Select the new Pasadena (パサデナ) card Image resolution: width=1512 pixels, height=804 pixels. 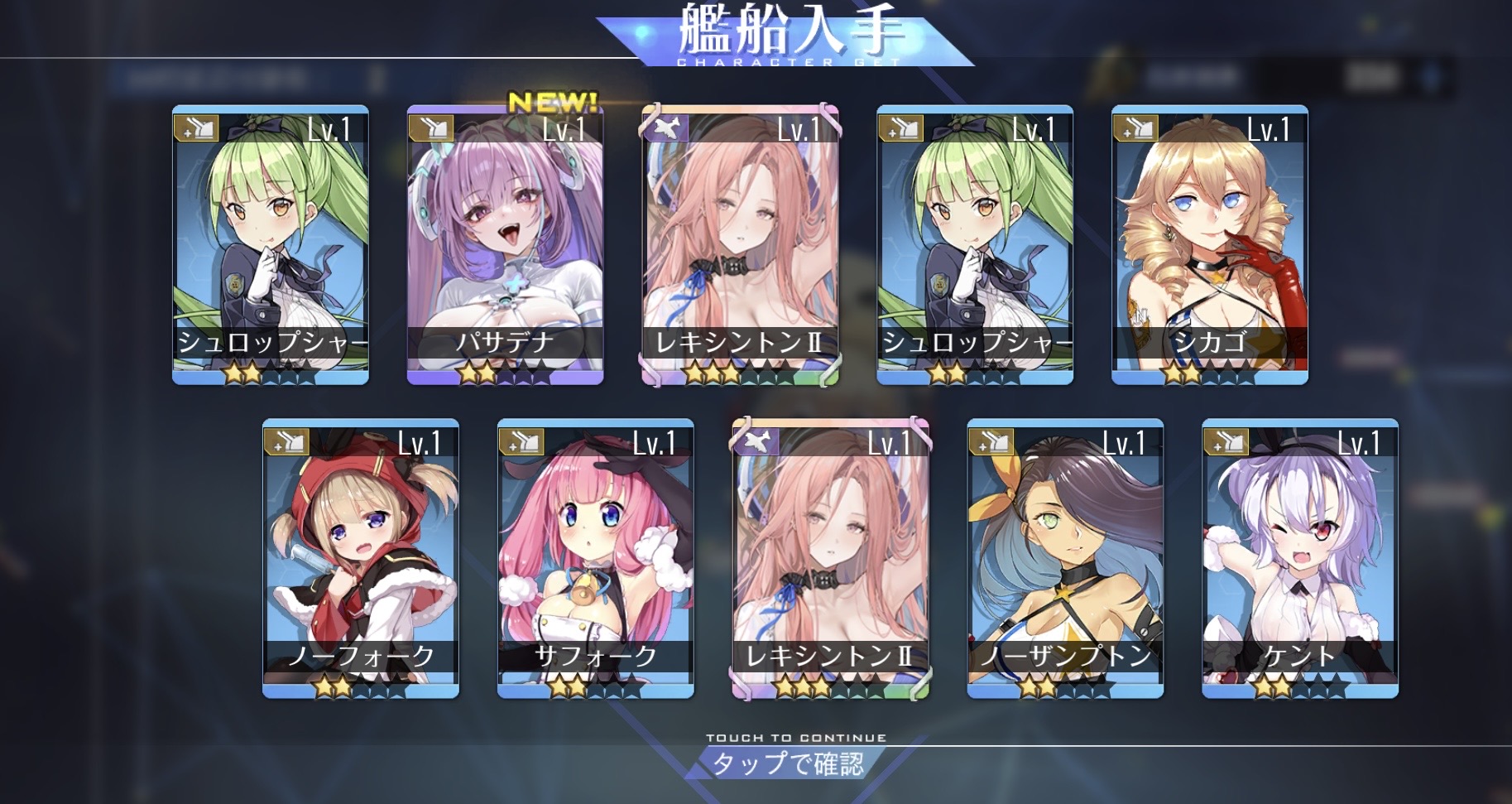(505, 244)
